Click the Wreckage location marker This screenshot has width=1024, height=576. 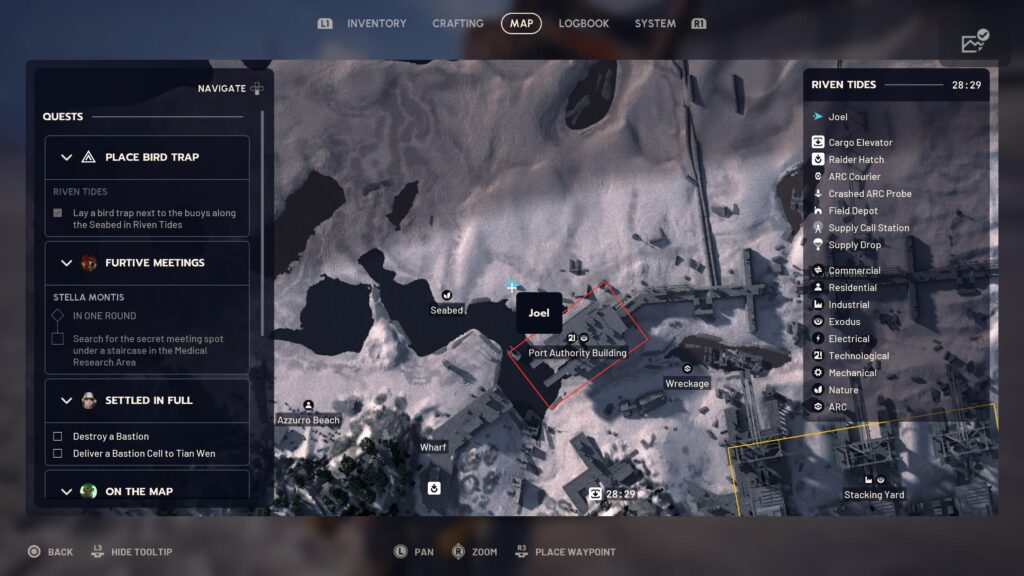pos(687,369)
